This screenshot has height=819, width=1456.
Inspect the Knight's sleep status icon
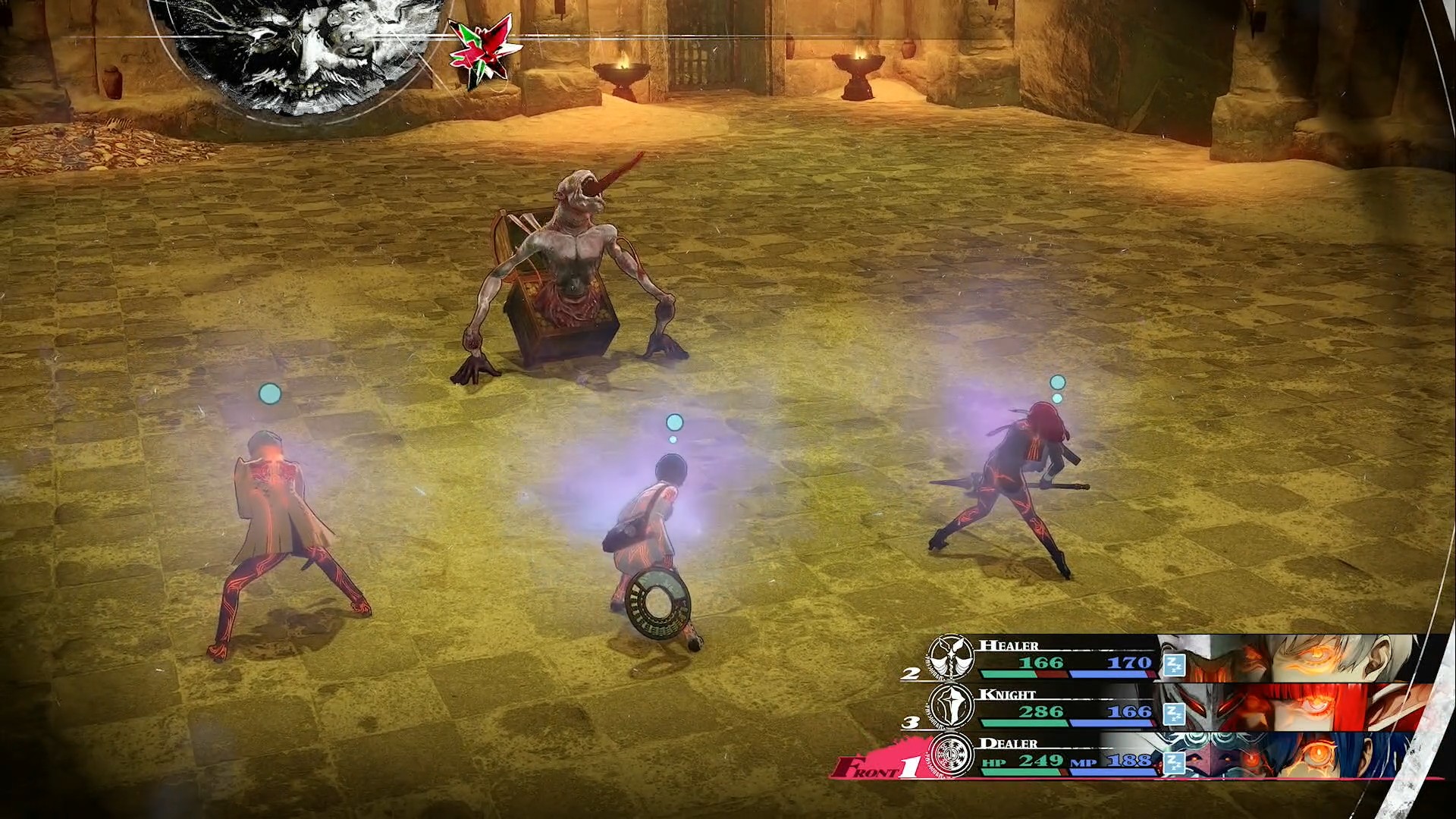(1174, 714)
